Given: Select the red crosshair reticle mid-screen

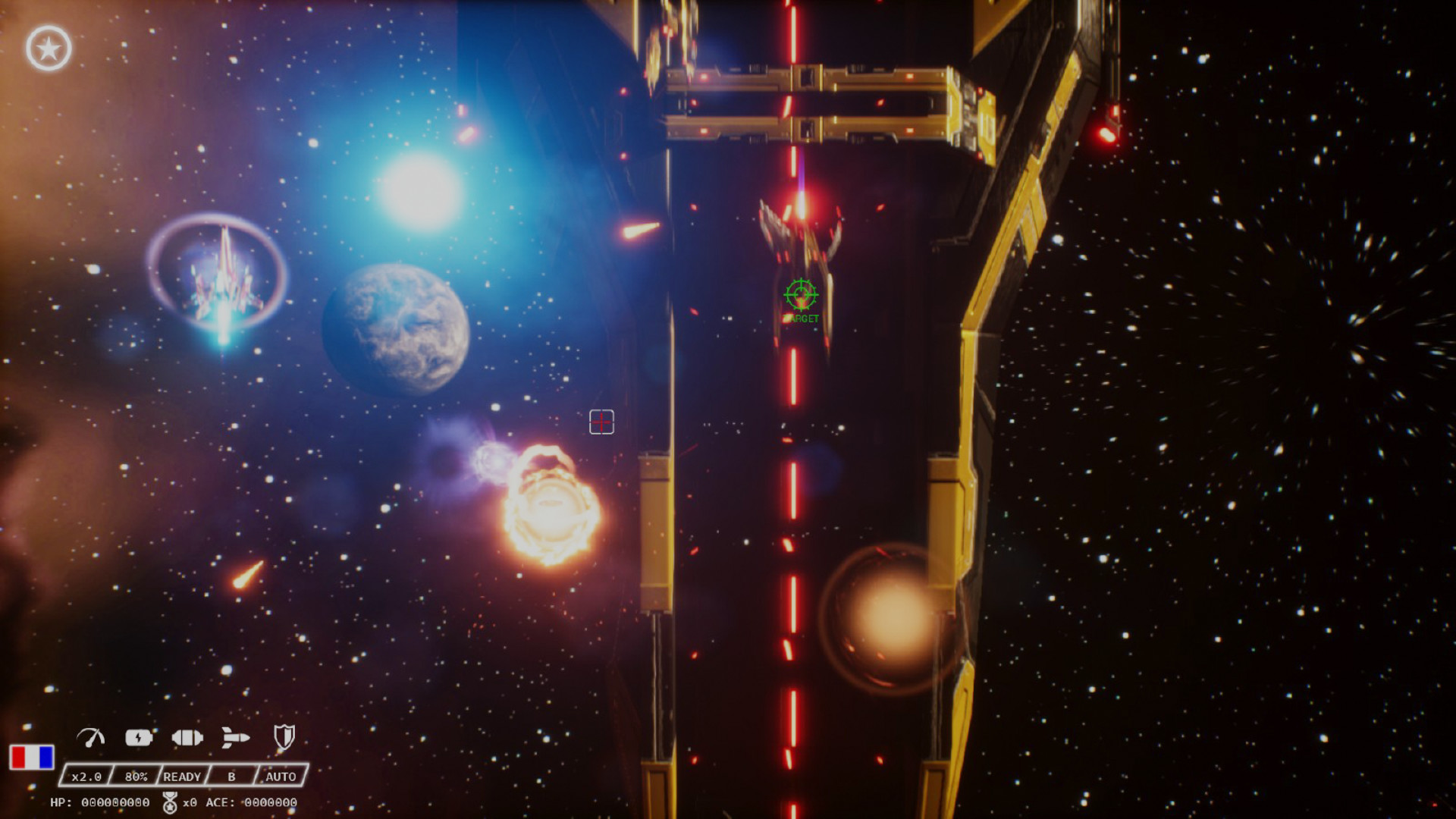Looking at the screenshot, I should [601, 423].
